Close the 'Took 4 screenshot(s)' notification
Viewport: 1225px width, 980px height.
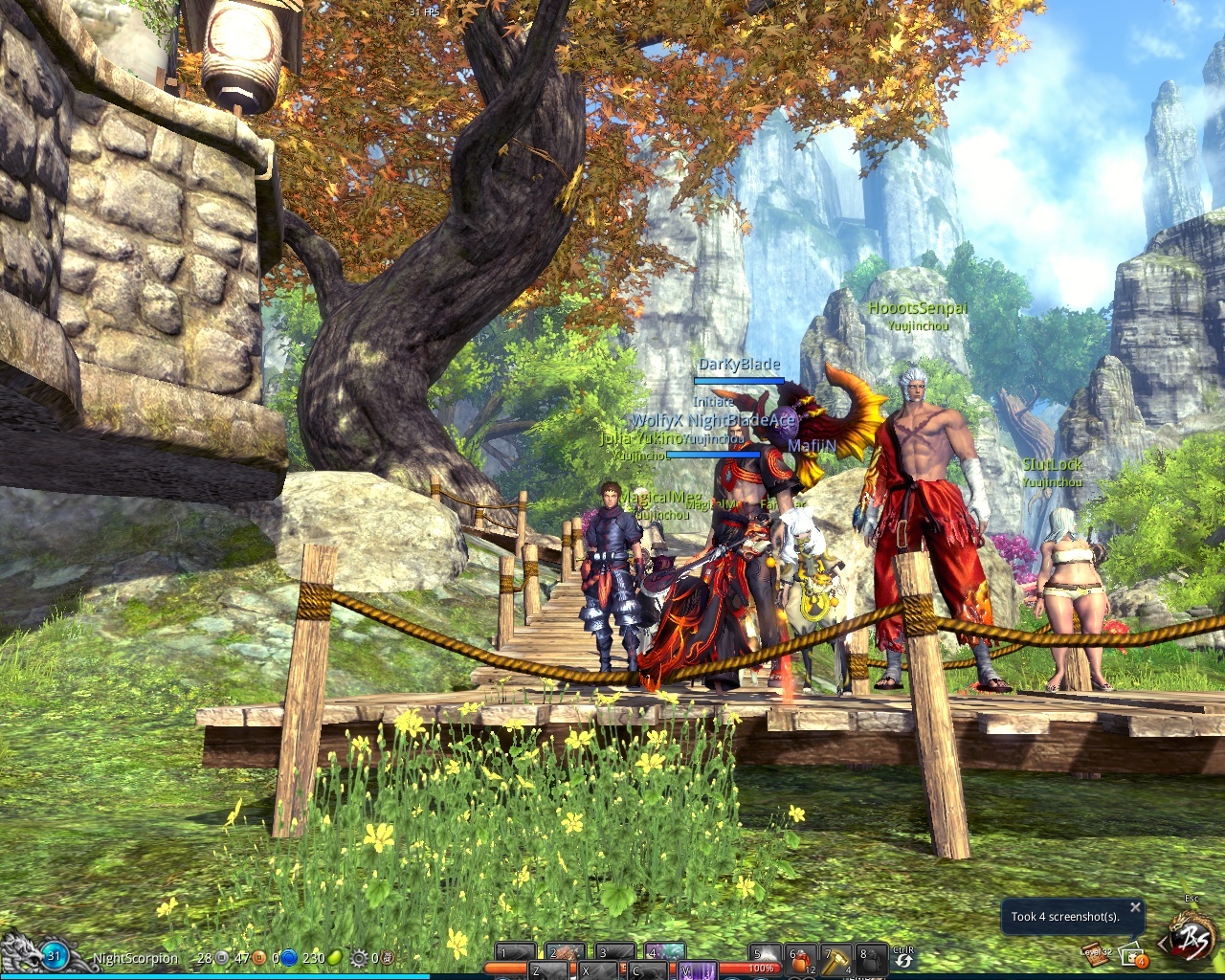pyautogui.click(x=1135, y=907)
